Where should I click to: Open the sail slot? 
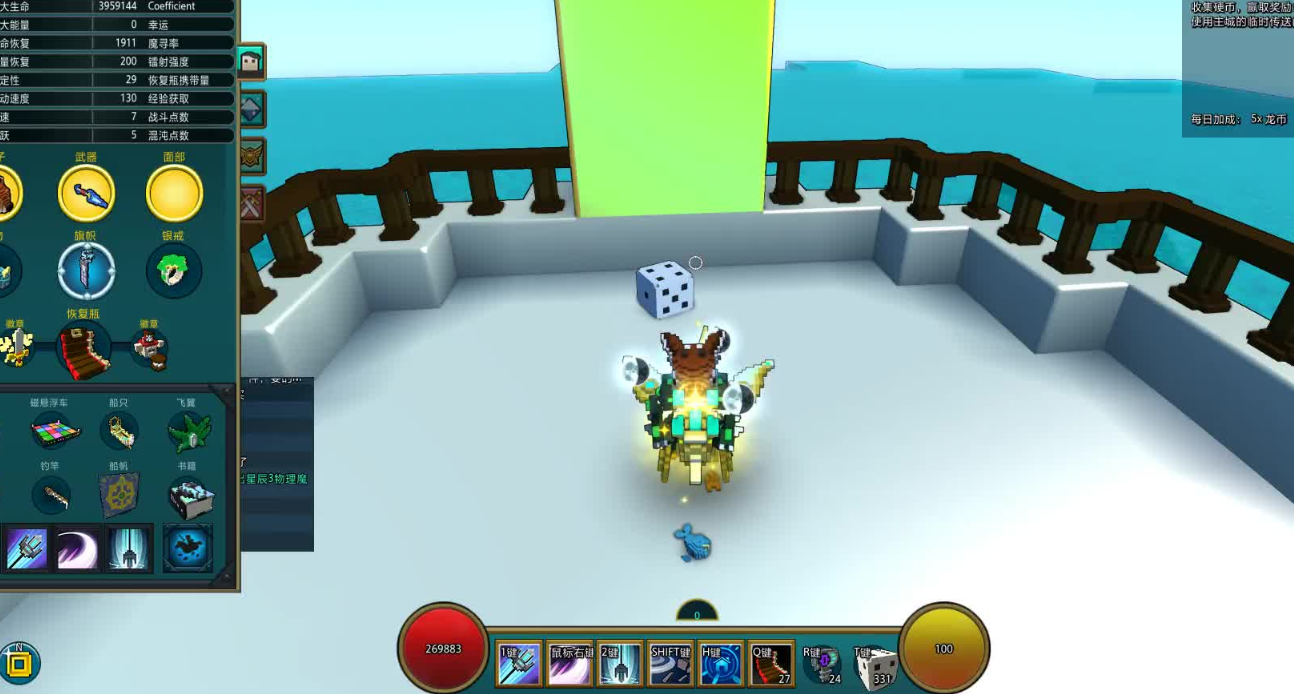118,494
